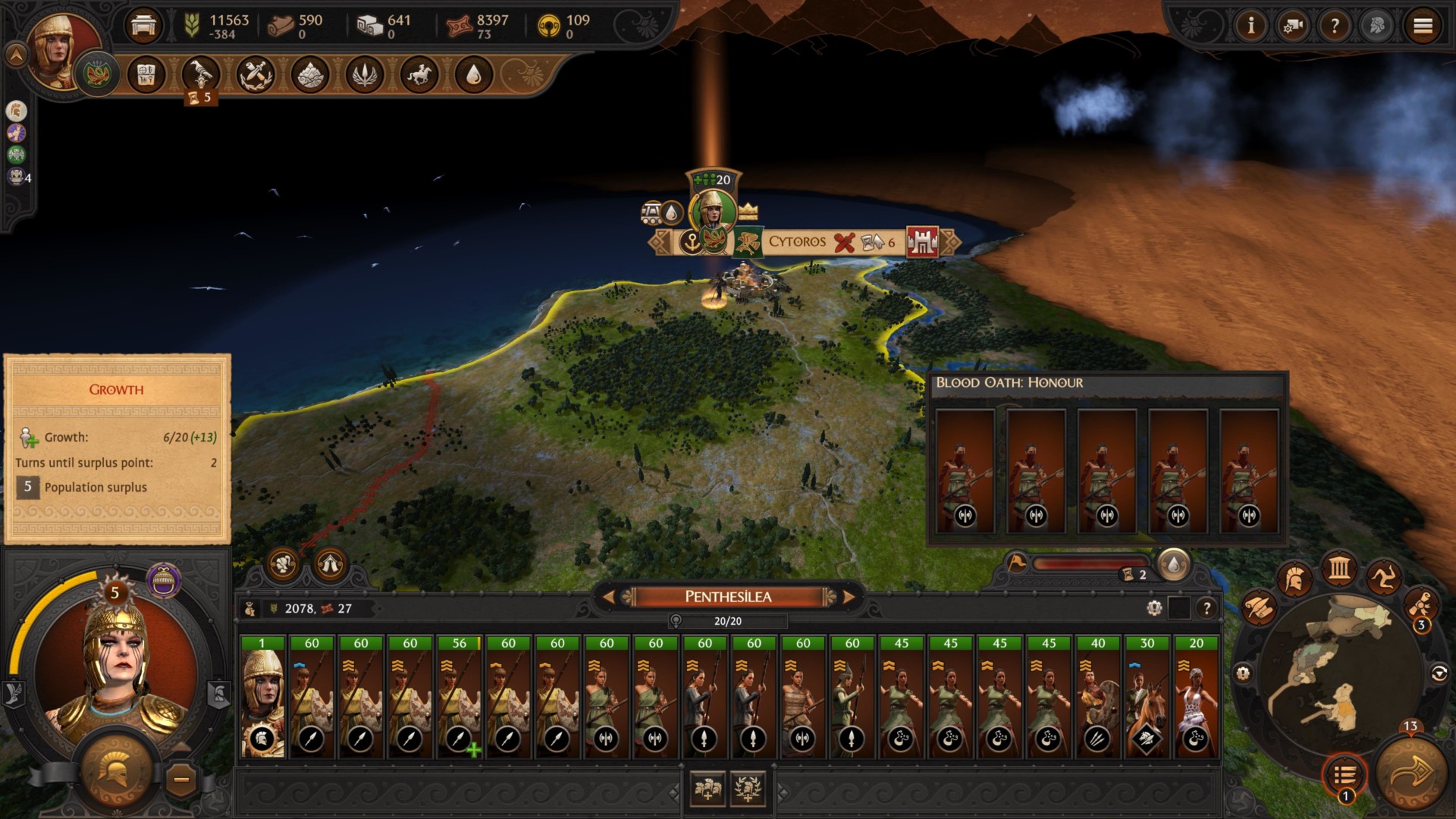Switch to previous army with left arrow
This screenshot has height=819, width=1456.
click(x=608, y=597)
